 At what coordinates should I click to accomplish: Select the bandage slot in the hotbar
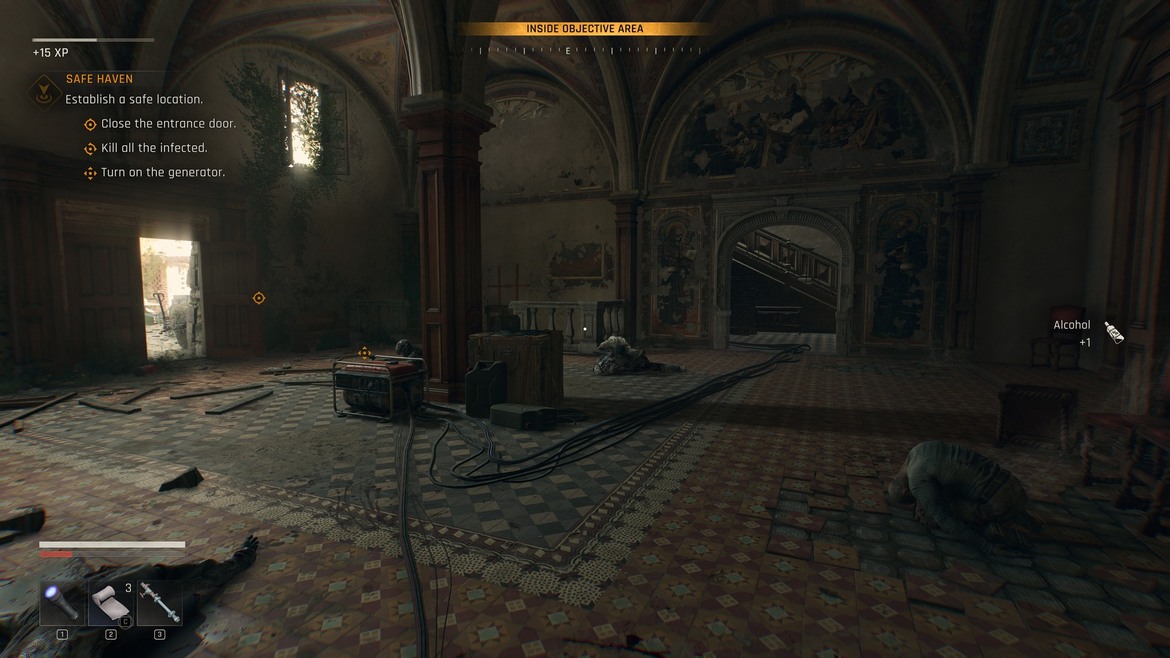(110, 603)
